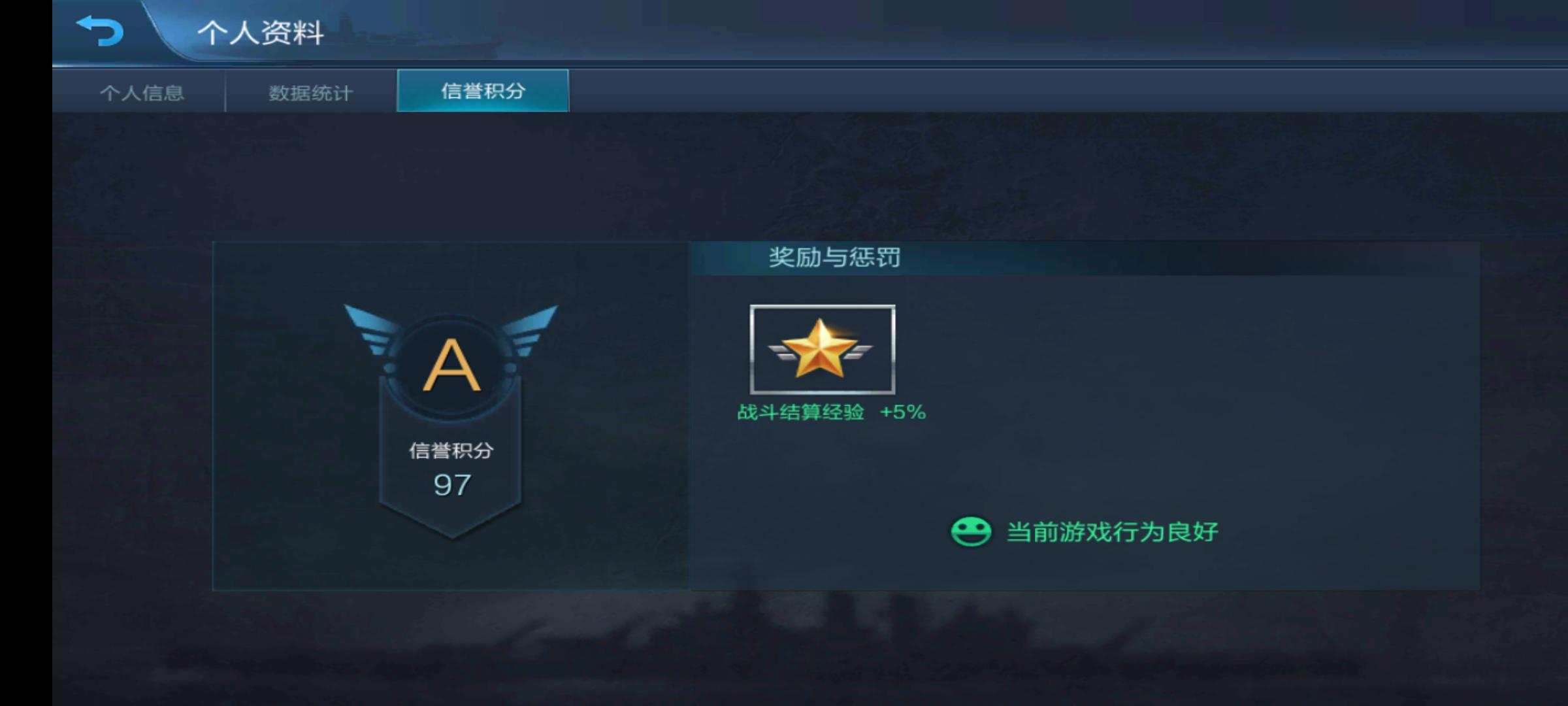
Task: Open the 数据统计 tab
Action: coord(309,93)
